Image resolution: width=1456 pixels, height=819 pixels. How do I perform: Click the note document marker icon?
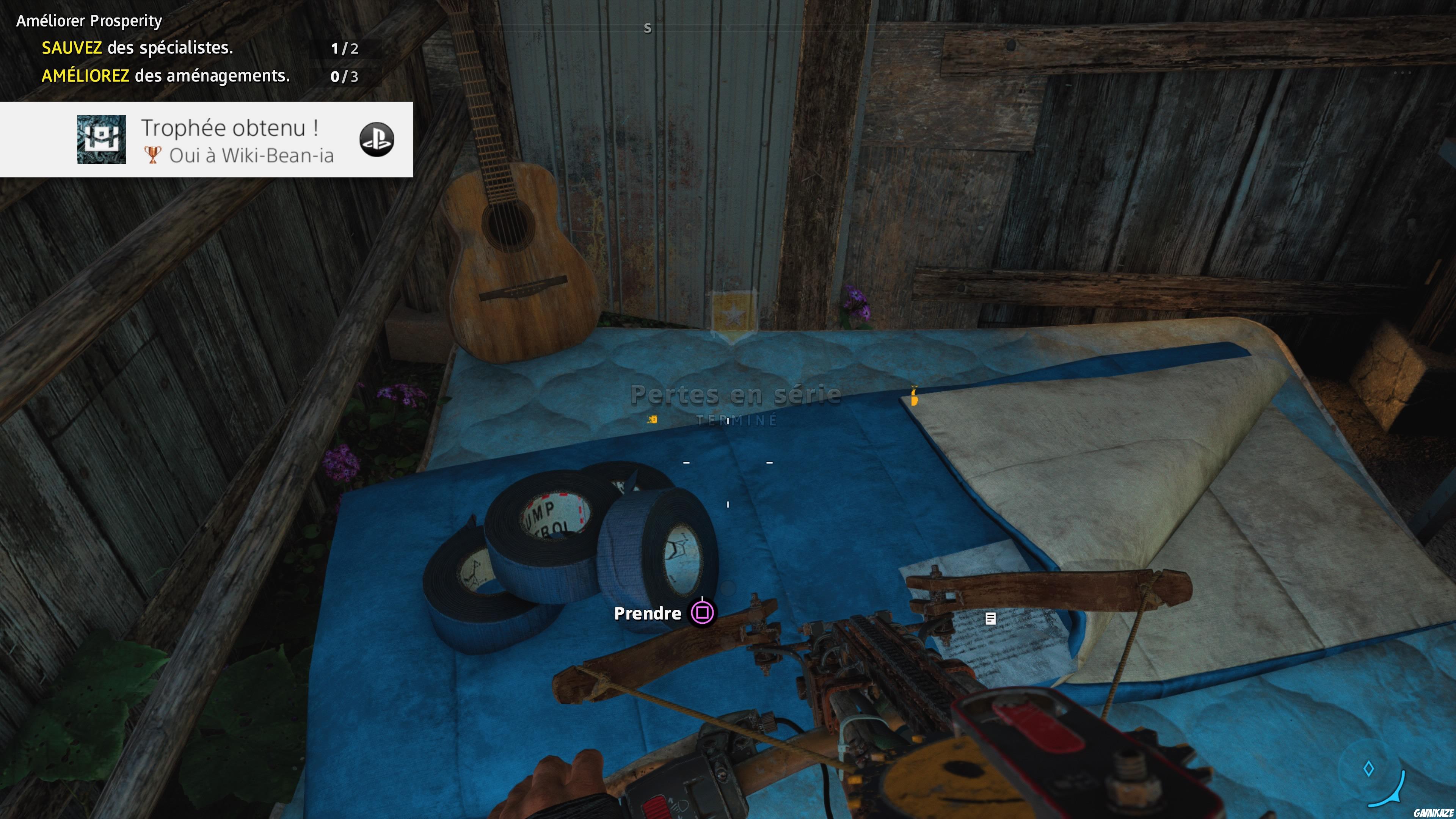pyautogui.click(x=990, y=618)
